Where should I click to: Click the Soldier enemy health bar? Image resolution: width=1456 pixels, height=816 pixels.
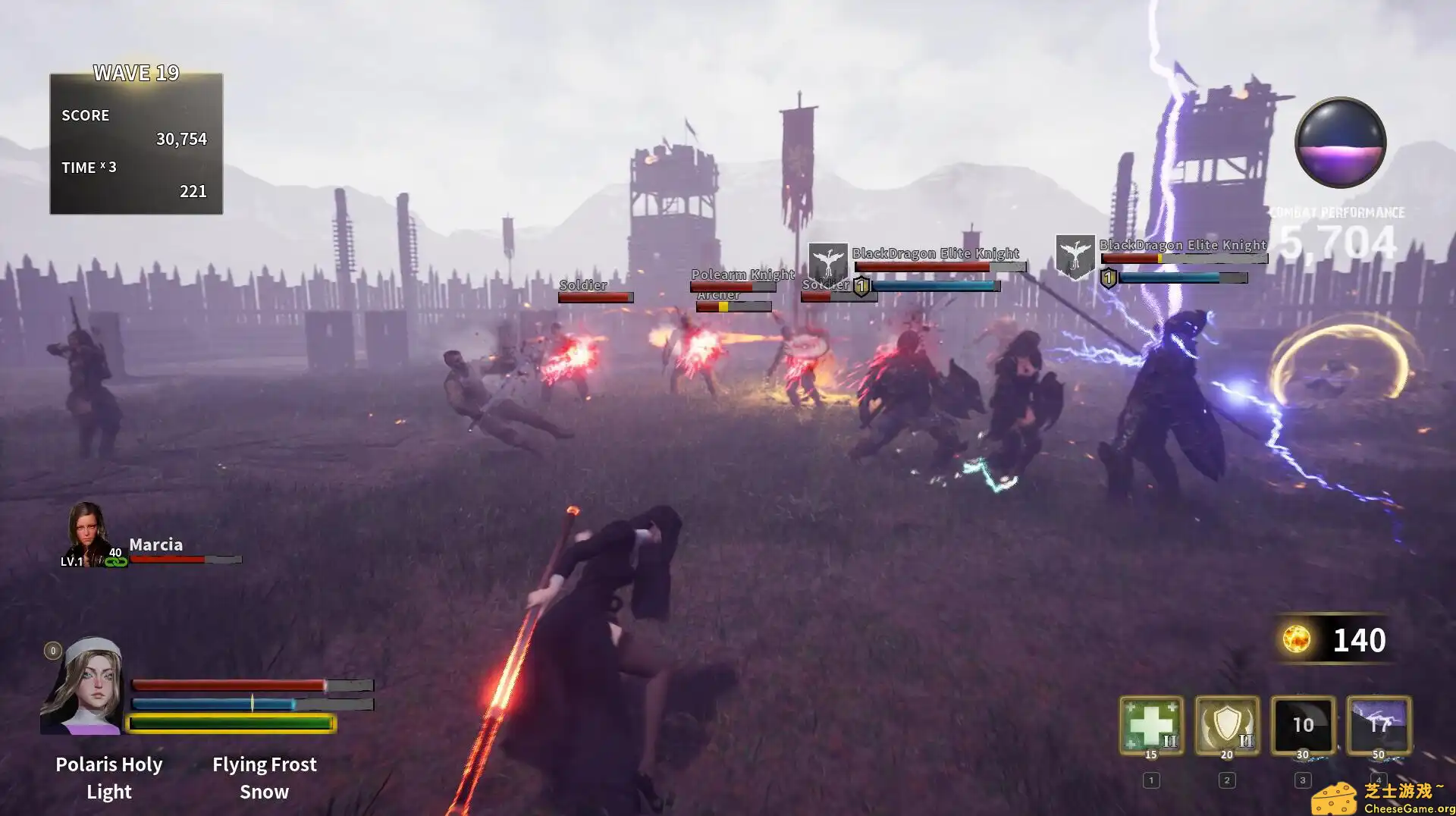pyautogui.click(x=597, y=297)
